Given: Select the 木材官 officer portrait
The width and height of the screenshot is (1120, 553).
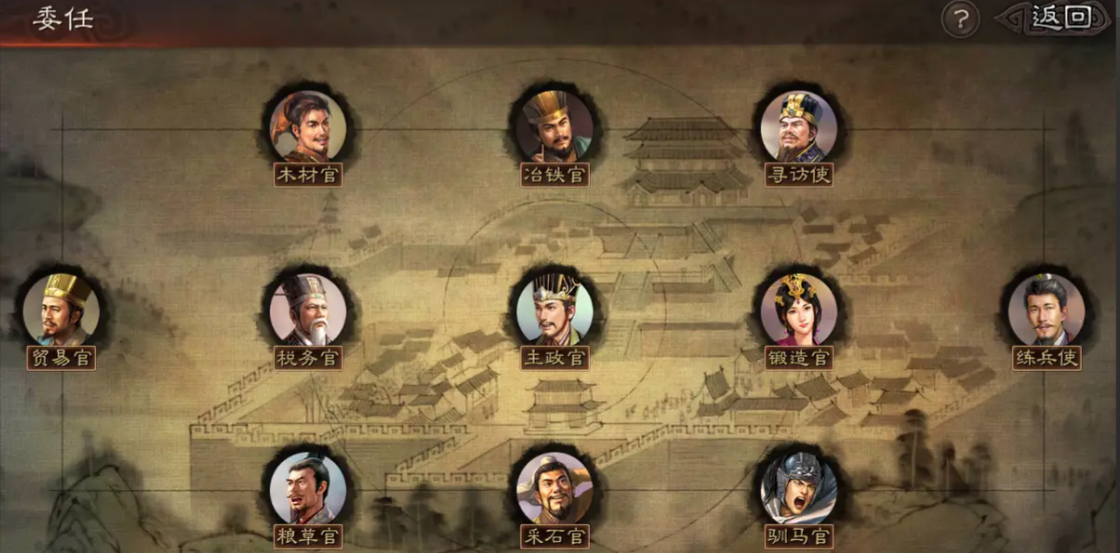Looking at the screenshot, I should (x=307, y=126).
